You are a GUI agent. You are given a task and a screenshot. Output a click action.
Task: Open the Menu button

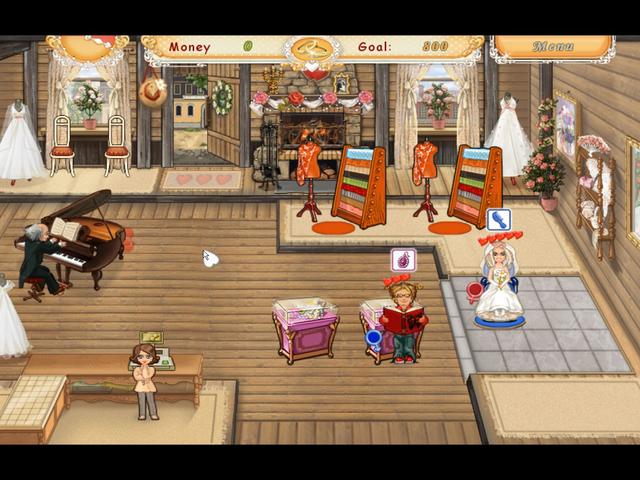coord(552,47)
